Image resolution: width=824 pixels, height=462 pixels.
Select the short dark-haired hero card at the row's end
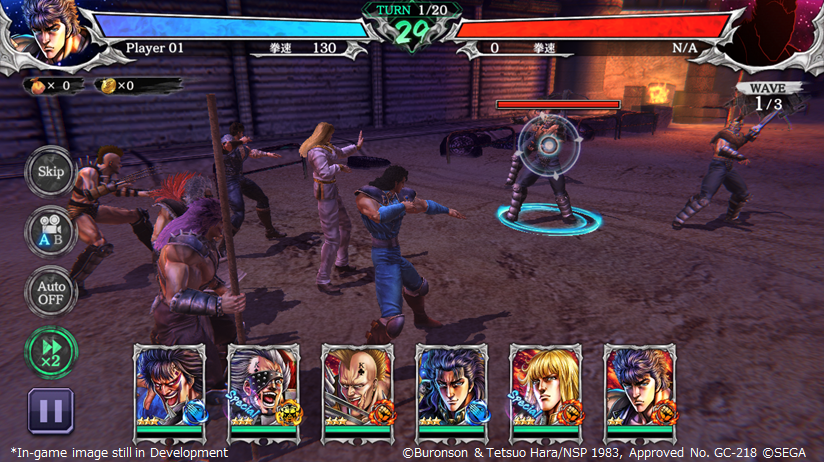639,390
